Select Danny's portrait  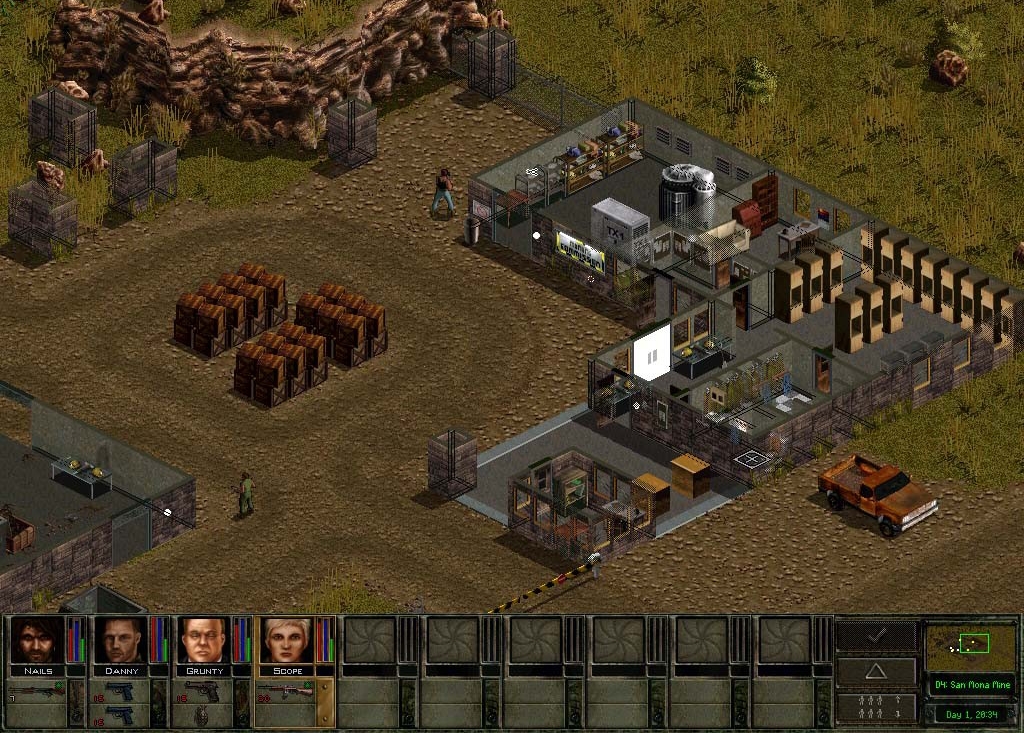pyautogui.click(x=121, y=640)
